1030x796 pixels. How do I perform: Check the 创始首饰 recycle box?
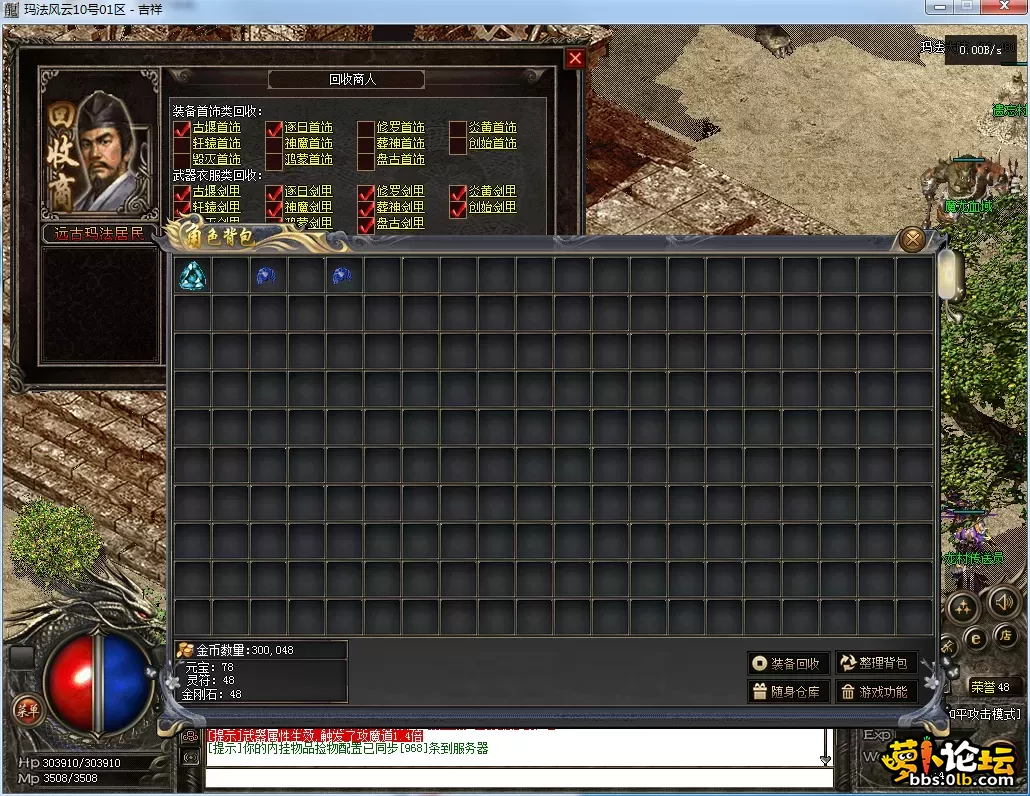pos(458,144)
